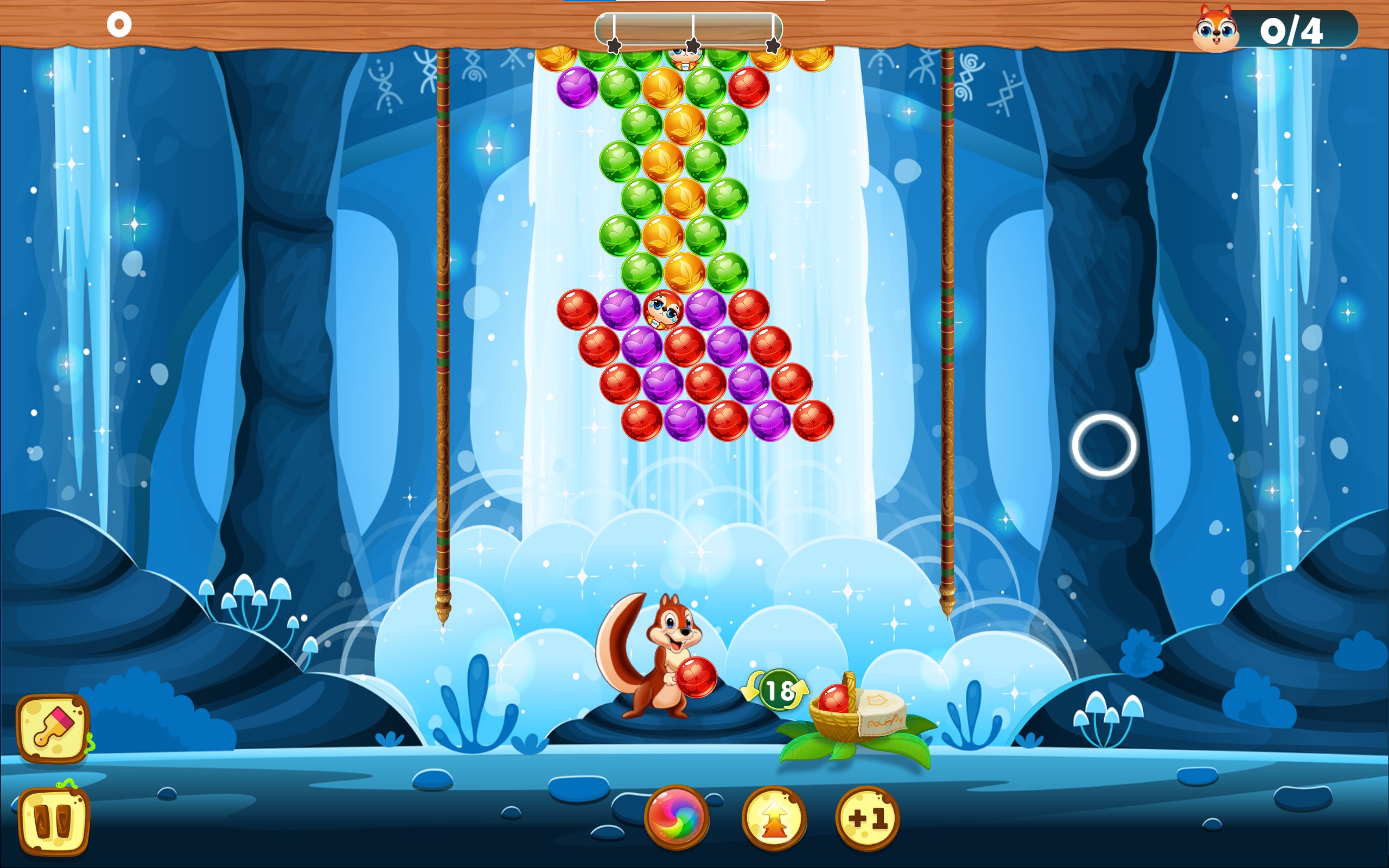Tap the rightmost star on the progress bar
Image resolution: width=1389 pixels, height=868 pixels.
pyautogui.click(x=772, y=46)
